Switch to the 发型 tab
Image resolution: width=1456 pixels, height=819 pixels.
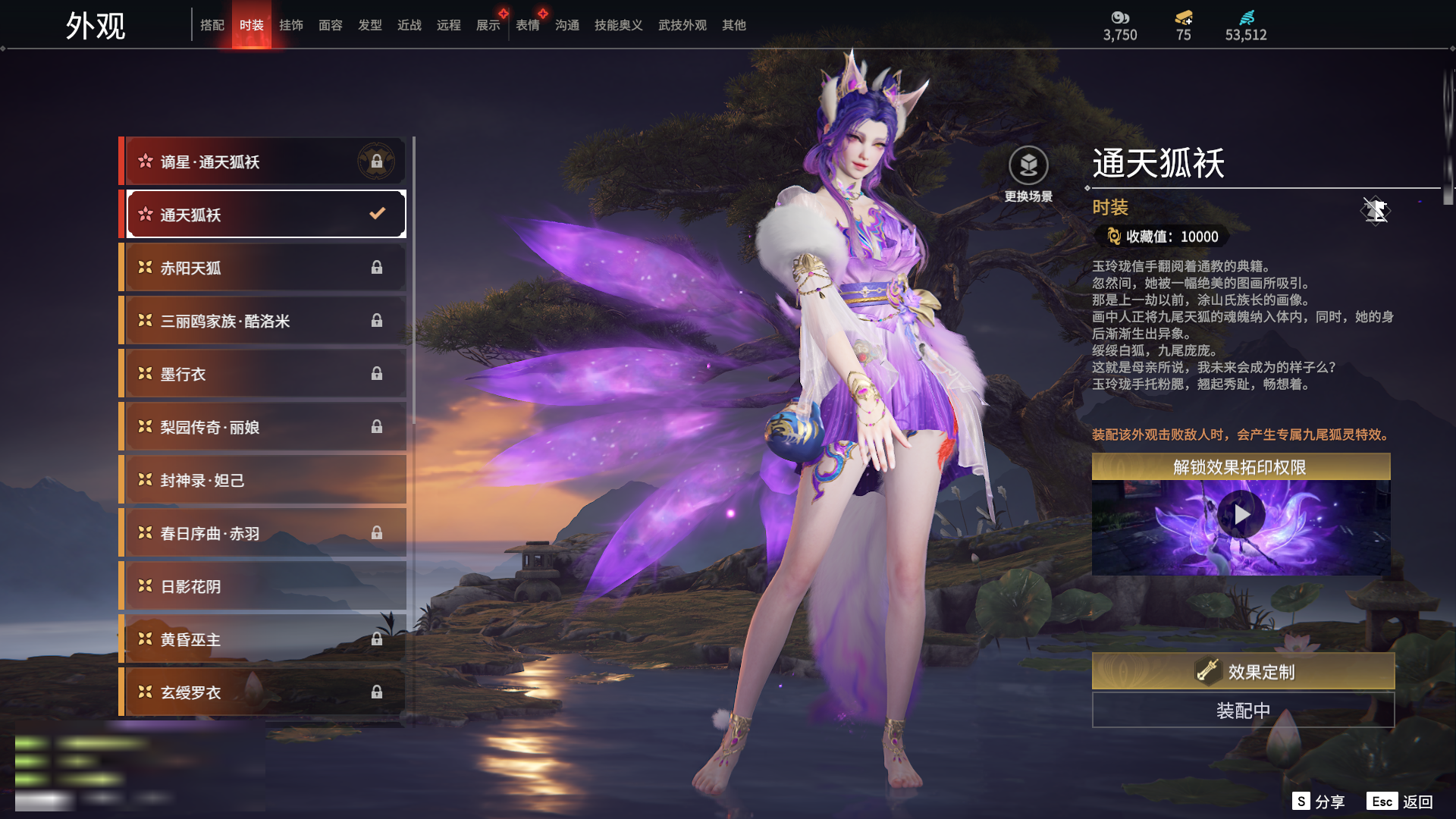370,25
